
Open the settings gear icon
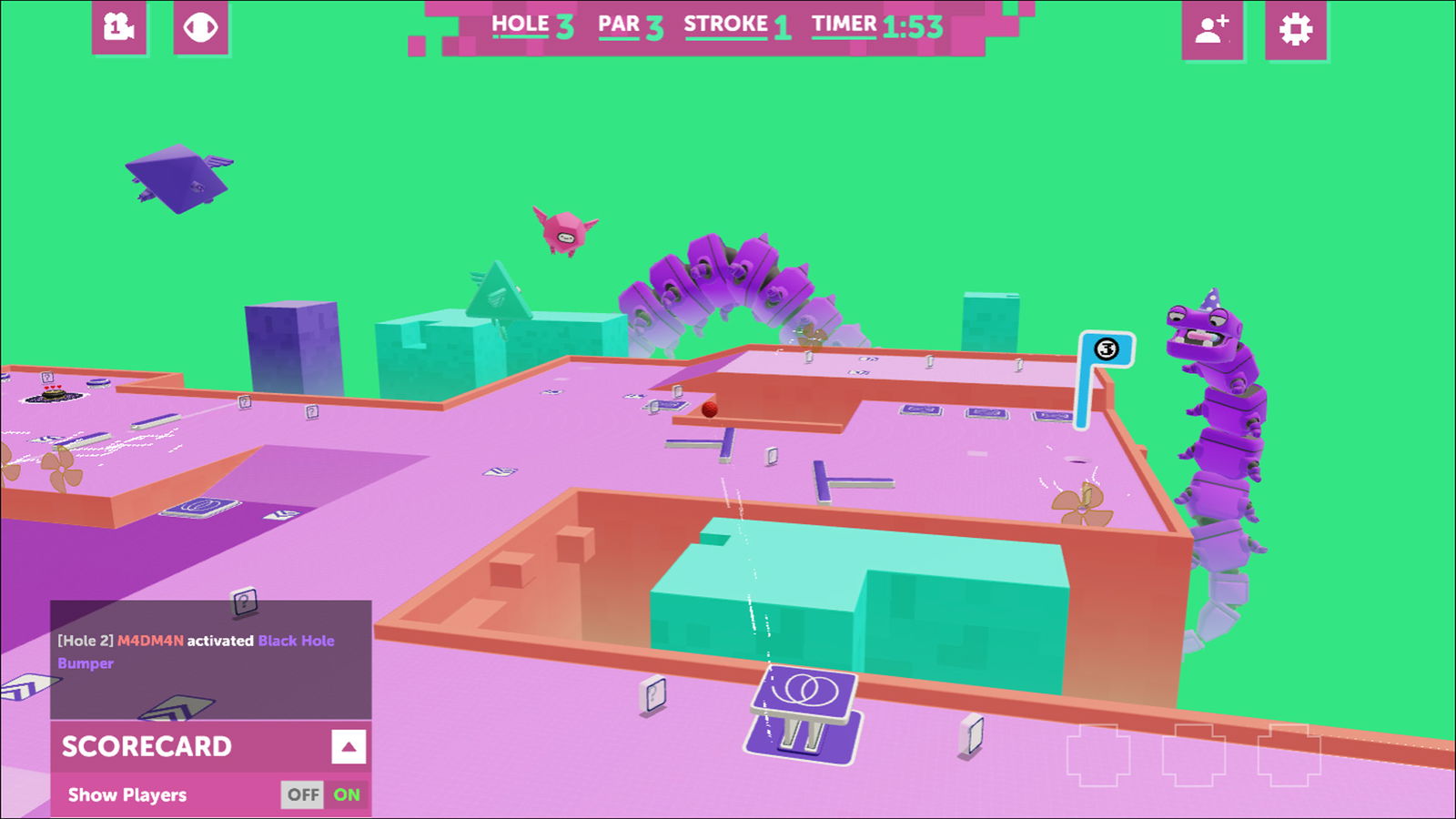[1296, 28]
